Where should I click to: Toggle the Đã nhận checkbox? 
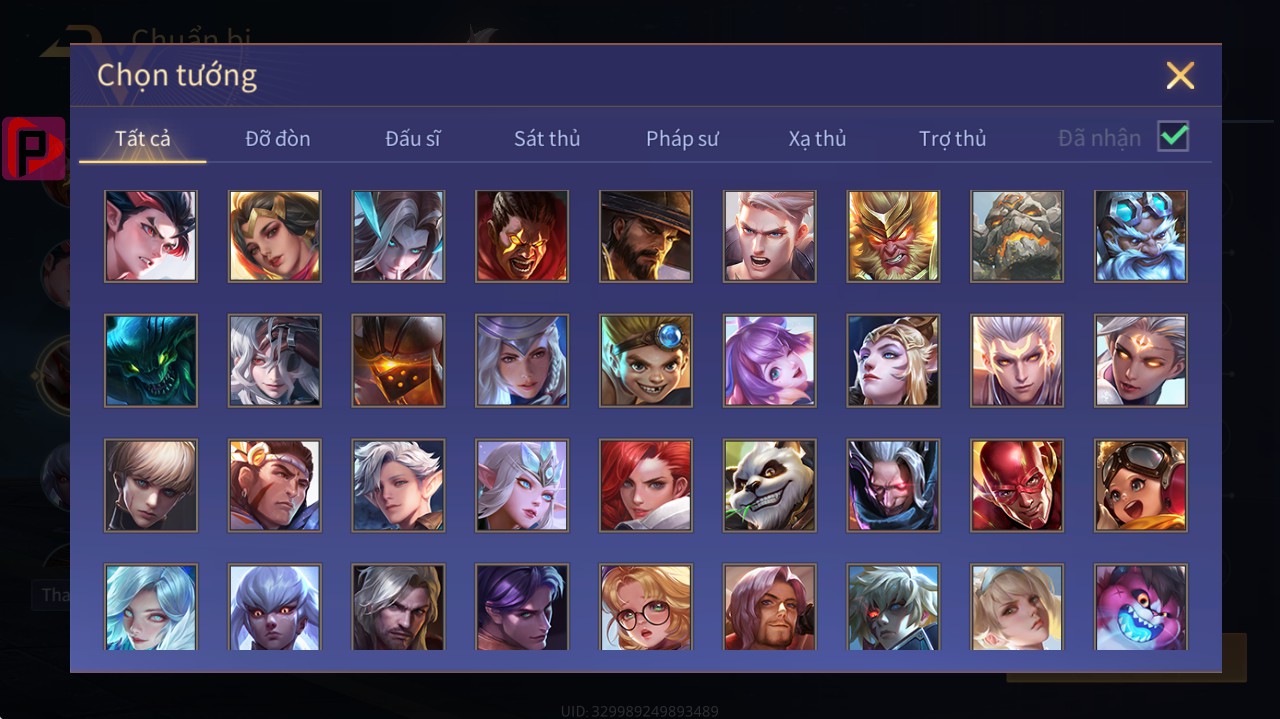pyautogui.click(x=1173, y=136)
